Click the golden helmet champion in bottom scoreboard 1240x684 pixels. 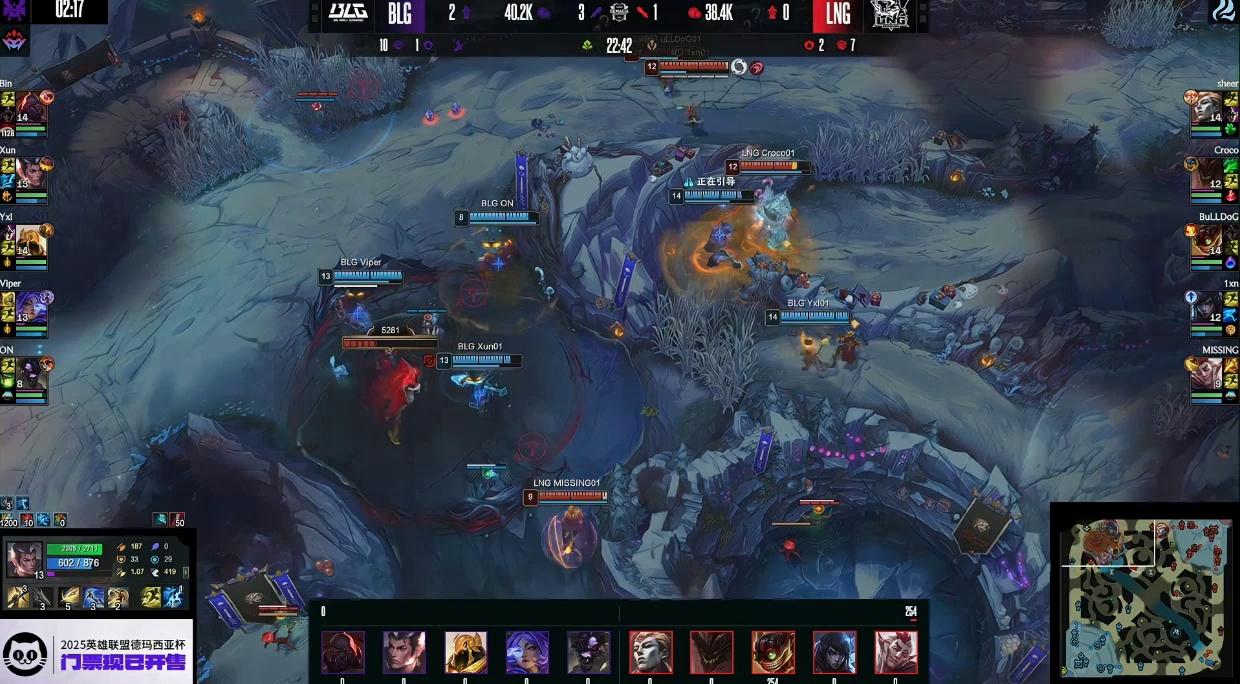tap(466, 652)
